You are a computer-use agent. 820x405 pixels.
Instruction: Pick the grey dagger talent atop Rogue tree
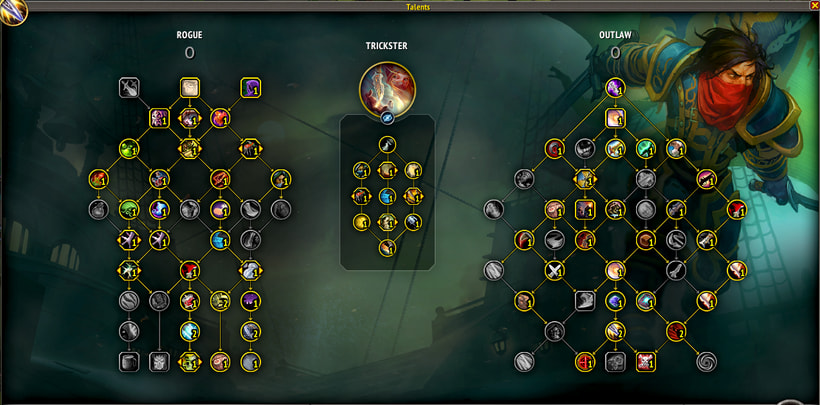pyautogui.click(x=128, y=88)
